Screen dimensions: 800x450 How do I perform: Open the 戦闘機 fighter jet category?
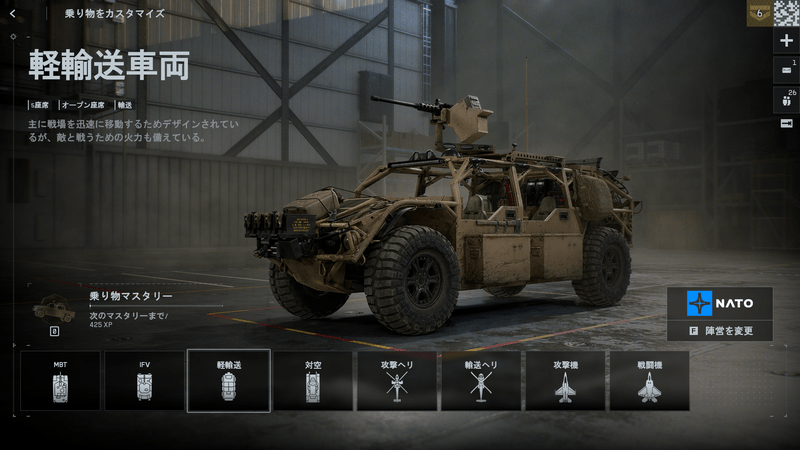click(x=650, y=380)
